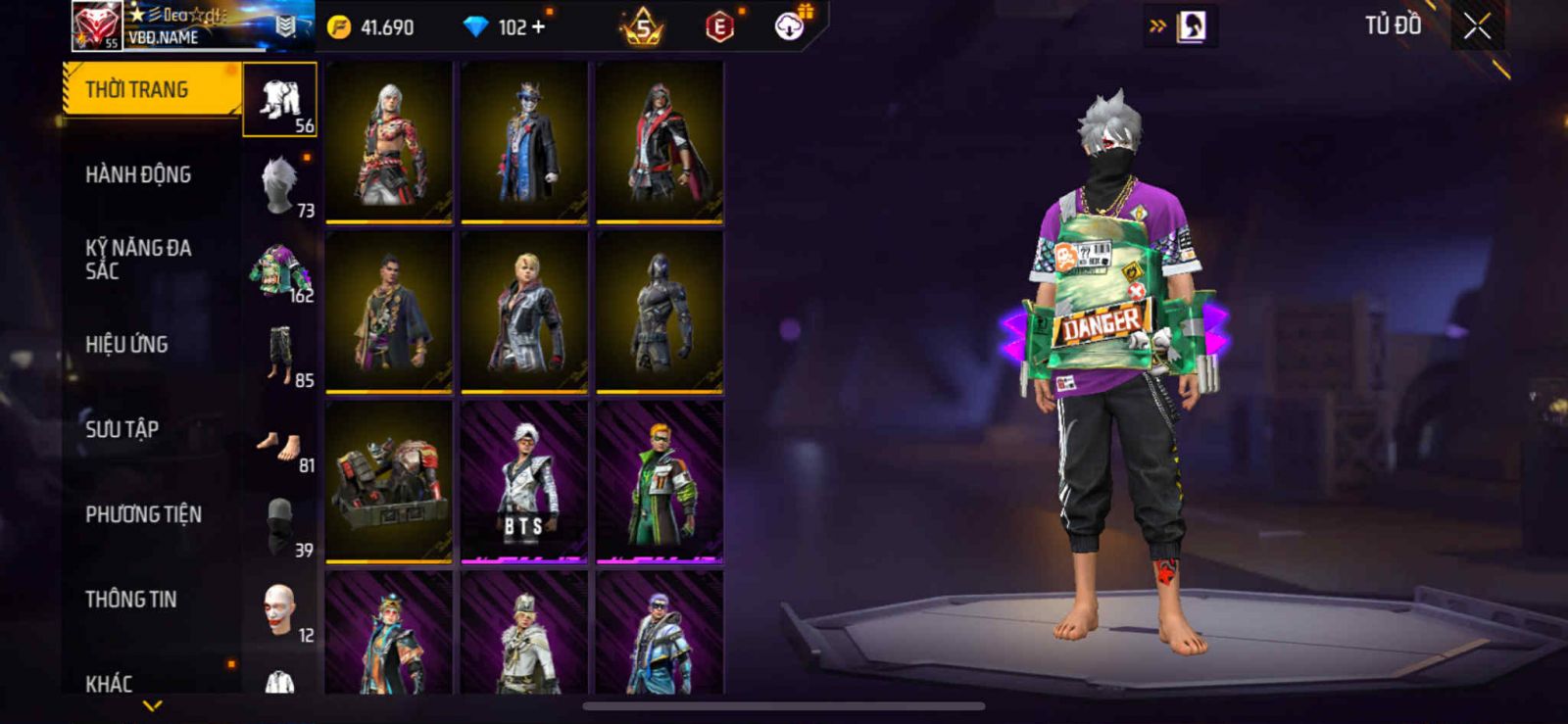Open the black mask category with 39 items
The width and height of the screenshot is (1568, 724).
pos(280,525)
